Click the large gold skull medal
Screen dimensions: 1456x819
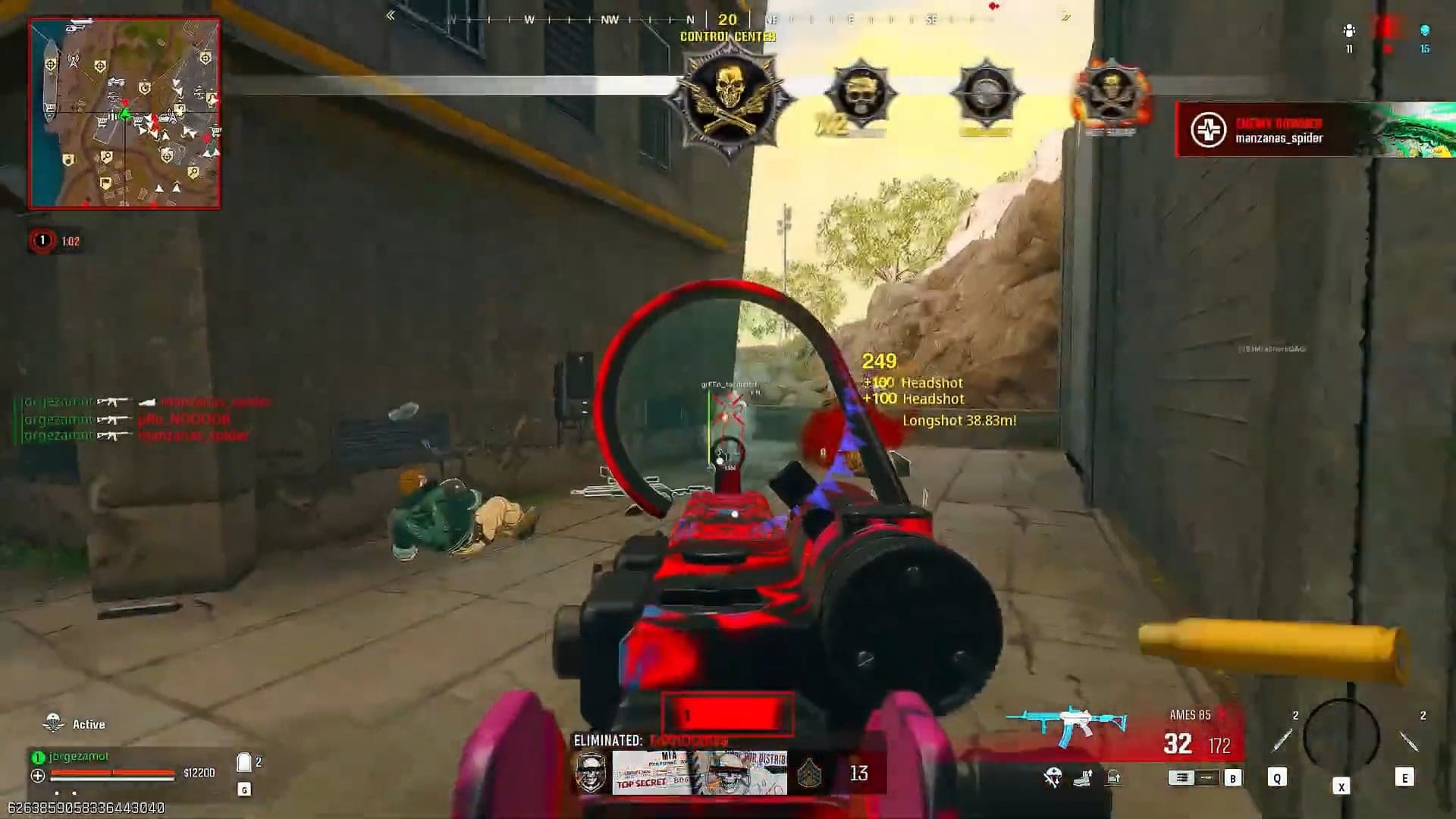(x=729, y=99)
